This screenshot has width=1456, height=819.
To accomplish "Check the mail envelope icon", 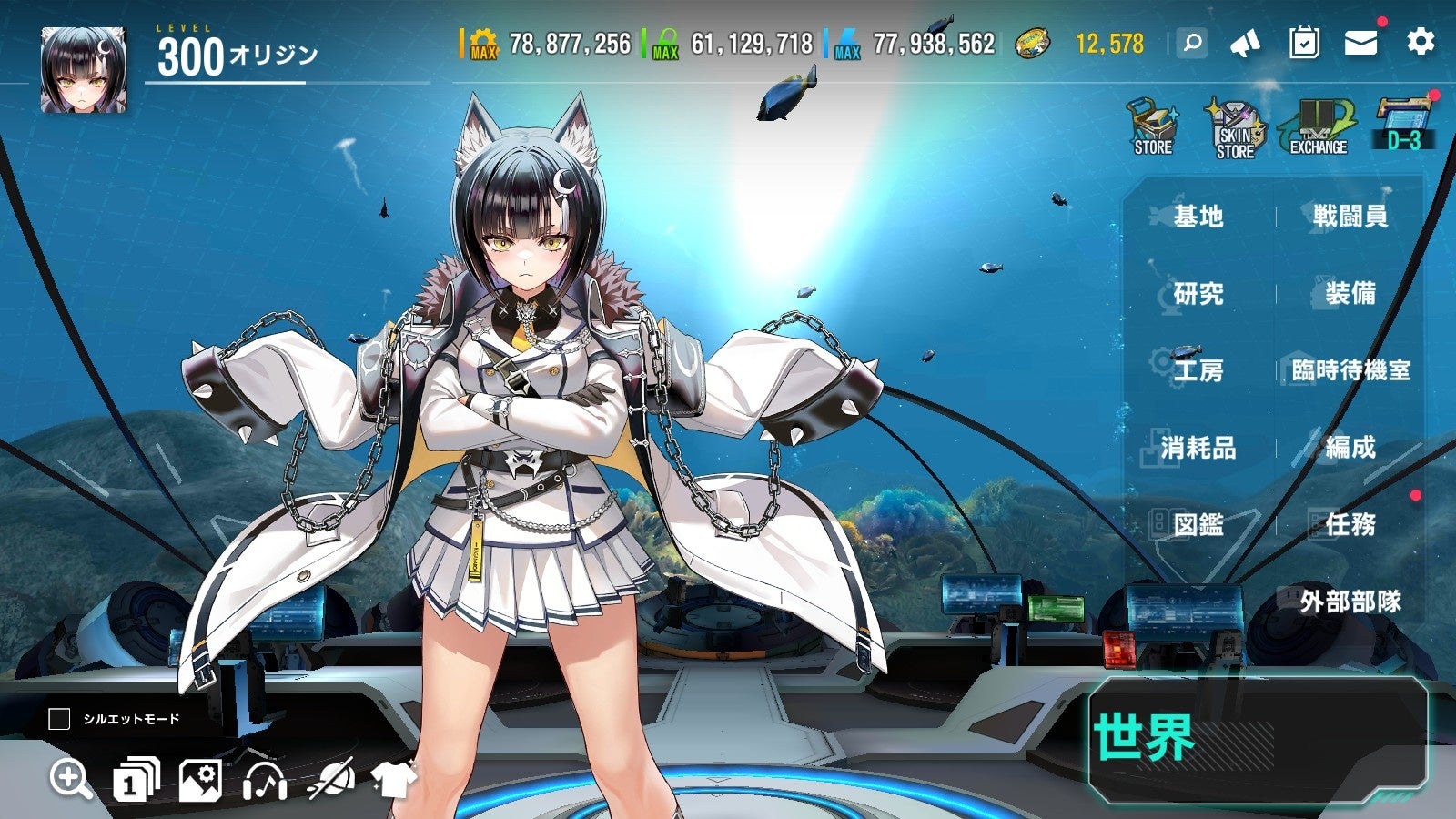I will (1360, 43).
